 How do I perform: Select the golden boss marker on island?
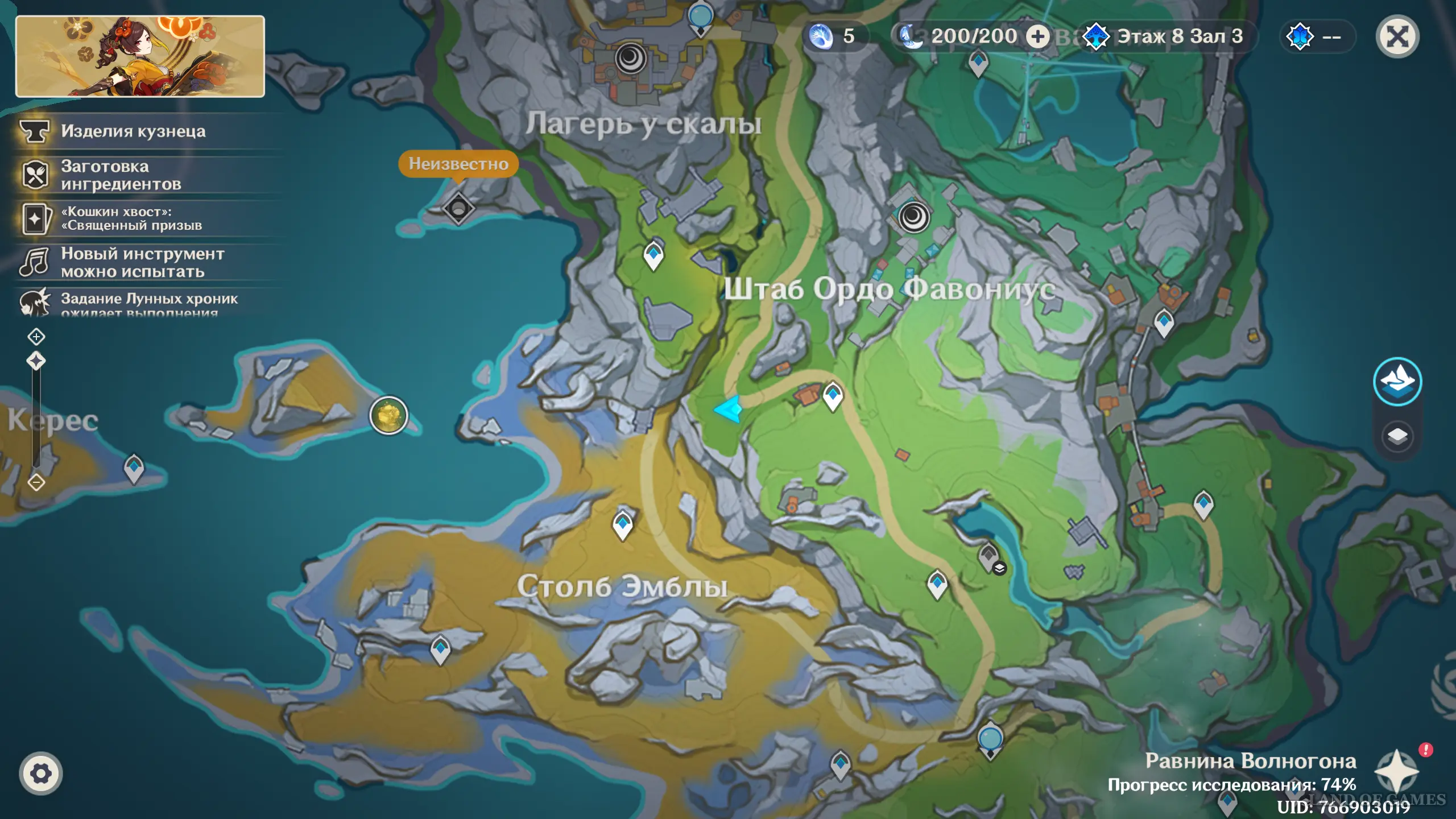click(x=388, y=415)
